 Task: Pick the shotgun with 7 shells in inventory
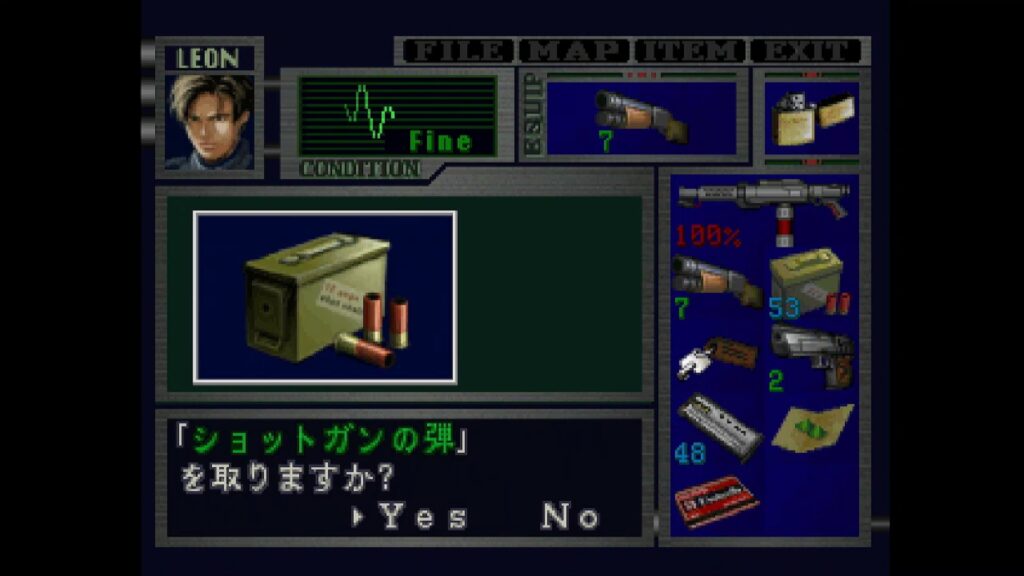tap(714, 283)
